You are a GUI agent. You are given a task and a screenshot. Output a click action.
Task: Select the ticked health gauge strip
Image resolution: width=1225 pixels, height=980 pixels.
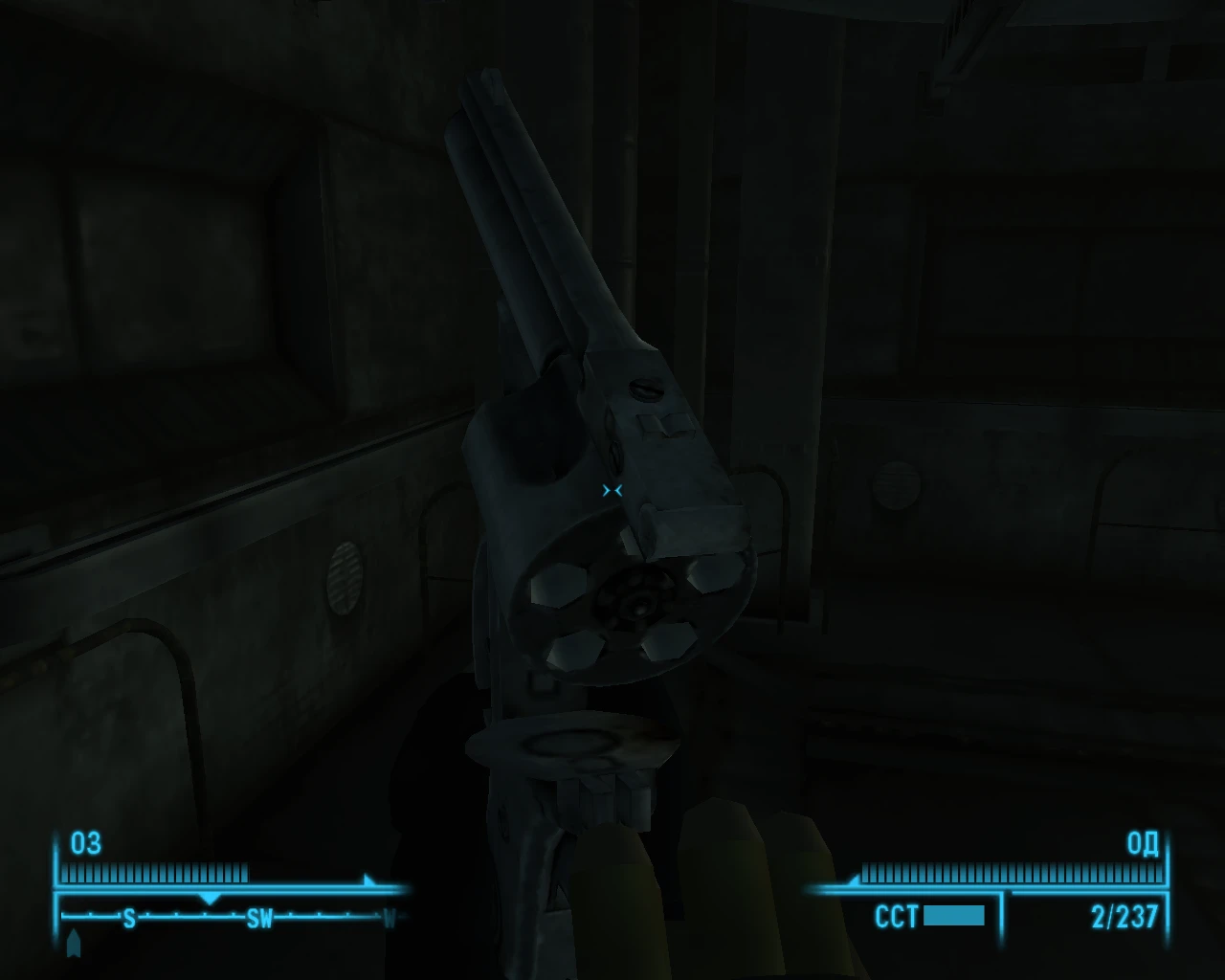point(153,873)
